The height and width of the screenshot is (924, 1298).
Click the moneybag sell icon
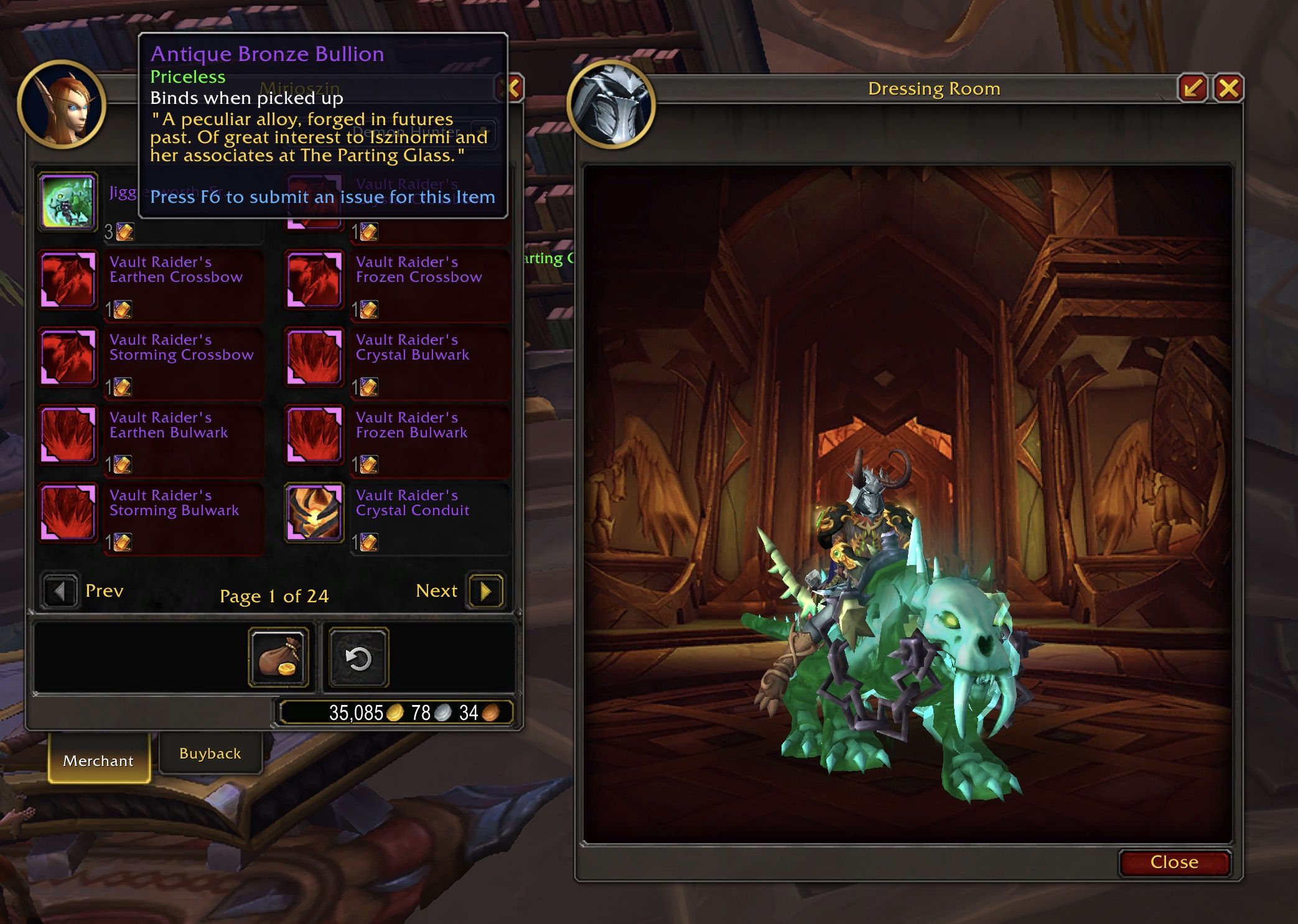(x=278, y=657)
